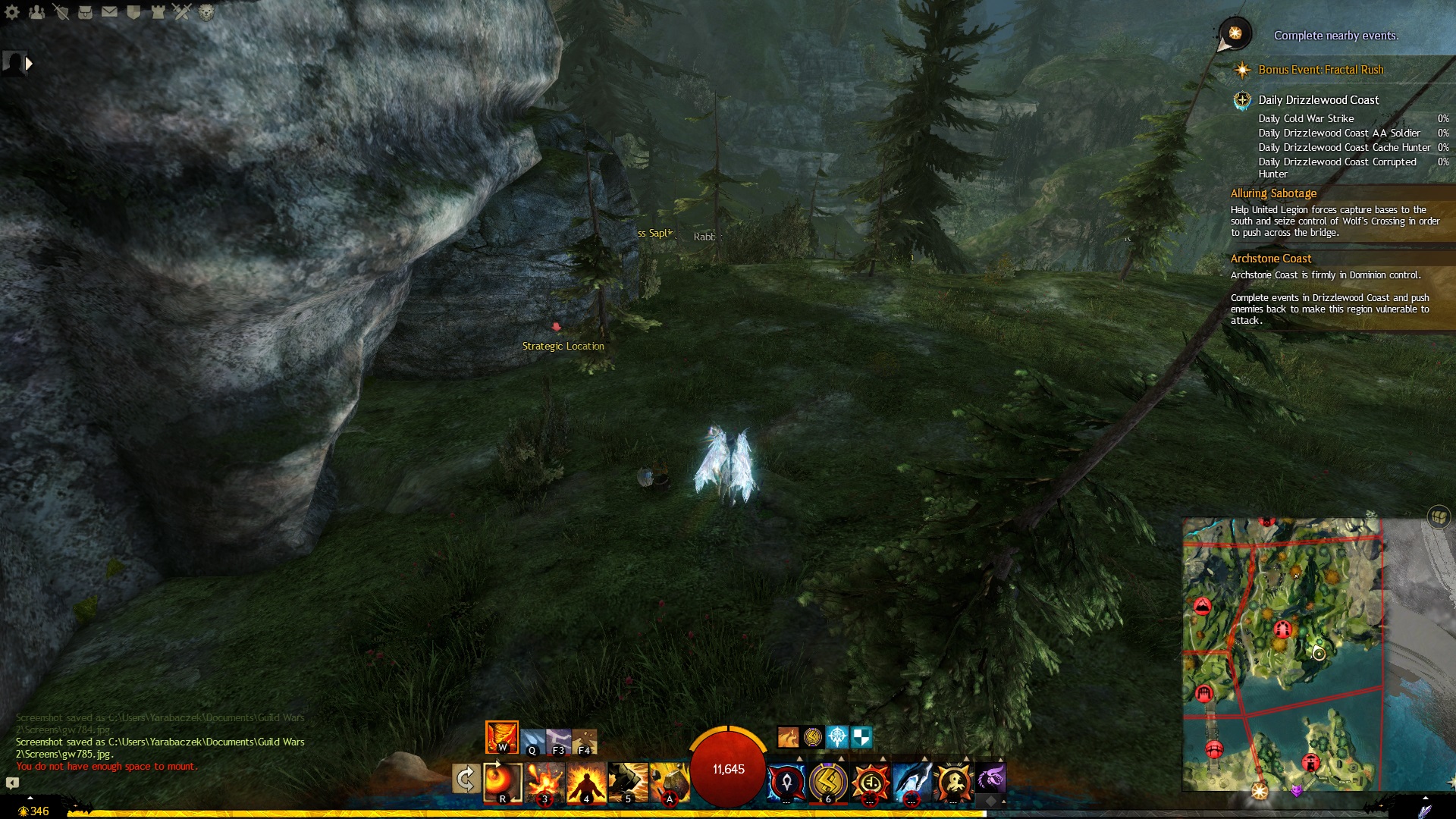Open the game menu gear icon
Image resolution: width=1456 pixels, height=819 pixels.
tap(12, 12)
